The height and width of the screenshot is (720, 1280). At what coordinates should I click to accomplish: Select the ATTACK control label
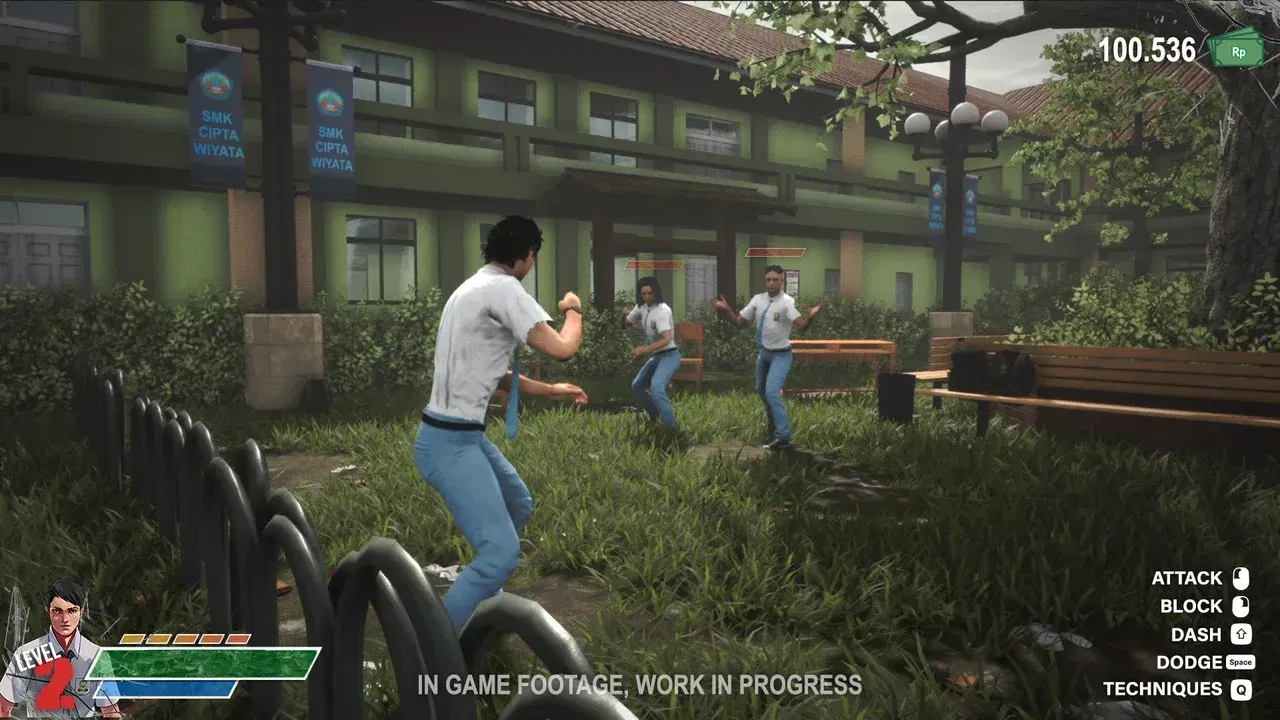[x=1186, y=578]
